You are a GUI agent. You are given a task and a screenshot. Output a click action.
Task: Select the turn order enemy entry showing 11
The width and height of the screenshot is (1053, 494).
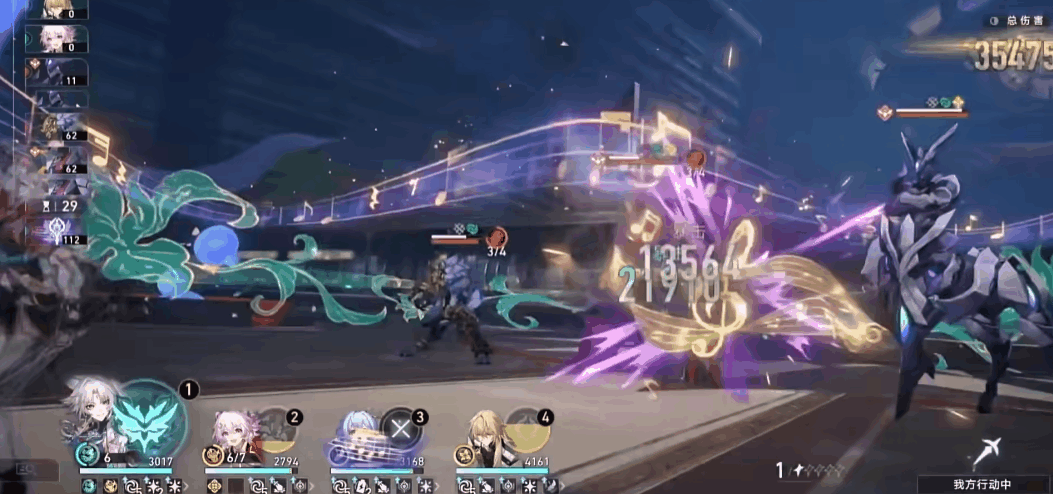point(62,72)
